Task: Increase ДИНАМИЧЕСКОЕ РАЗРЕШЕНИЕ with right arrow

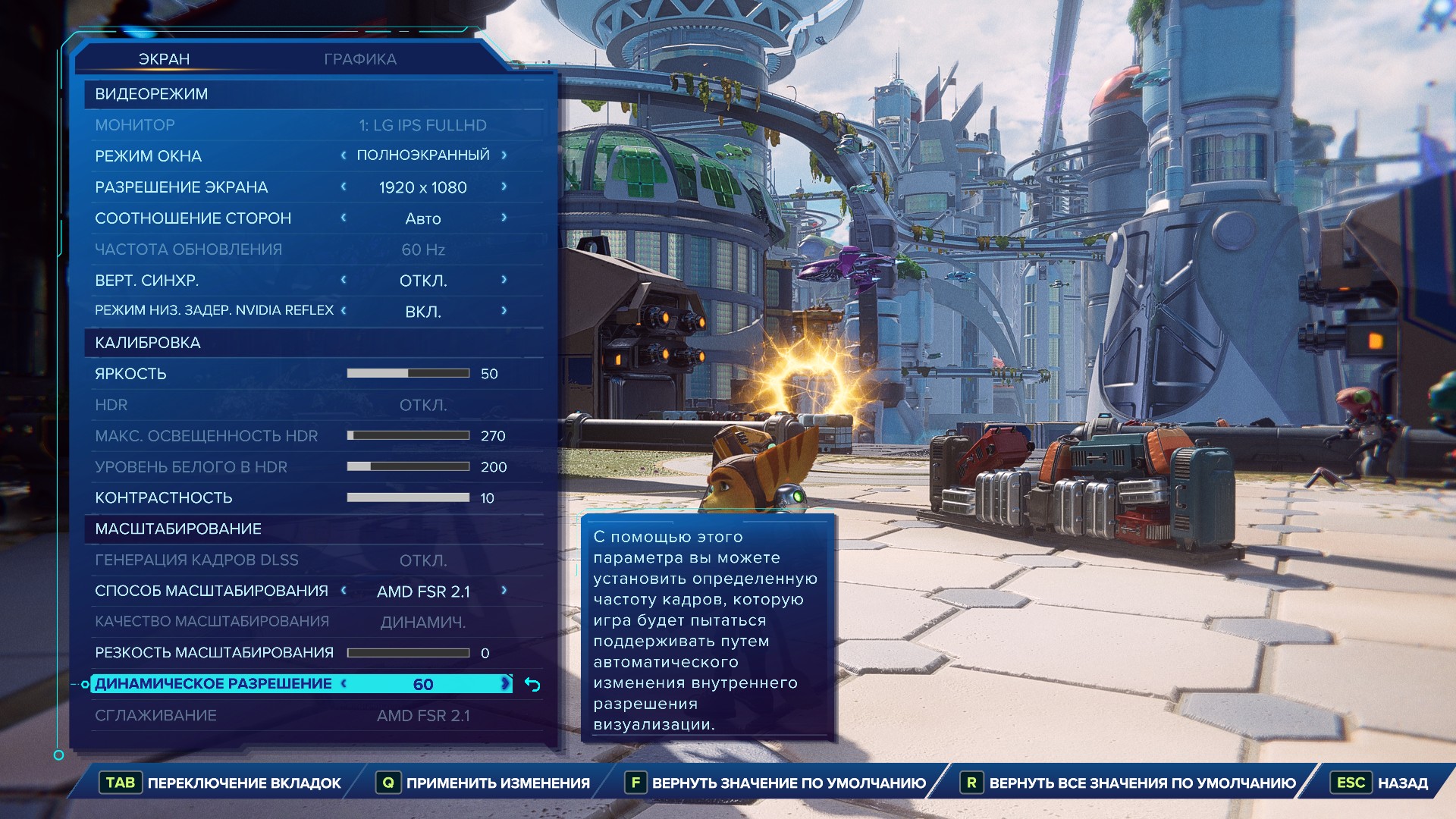Action: tap(505, 684)
